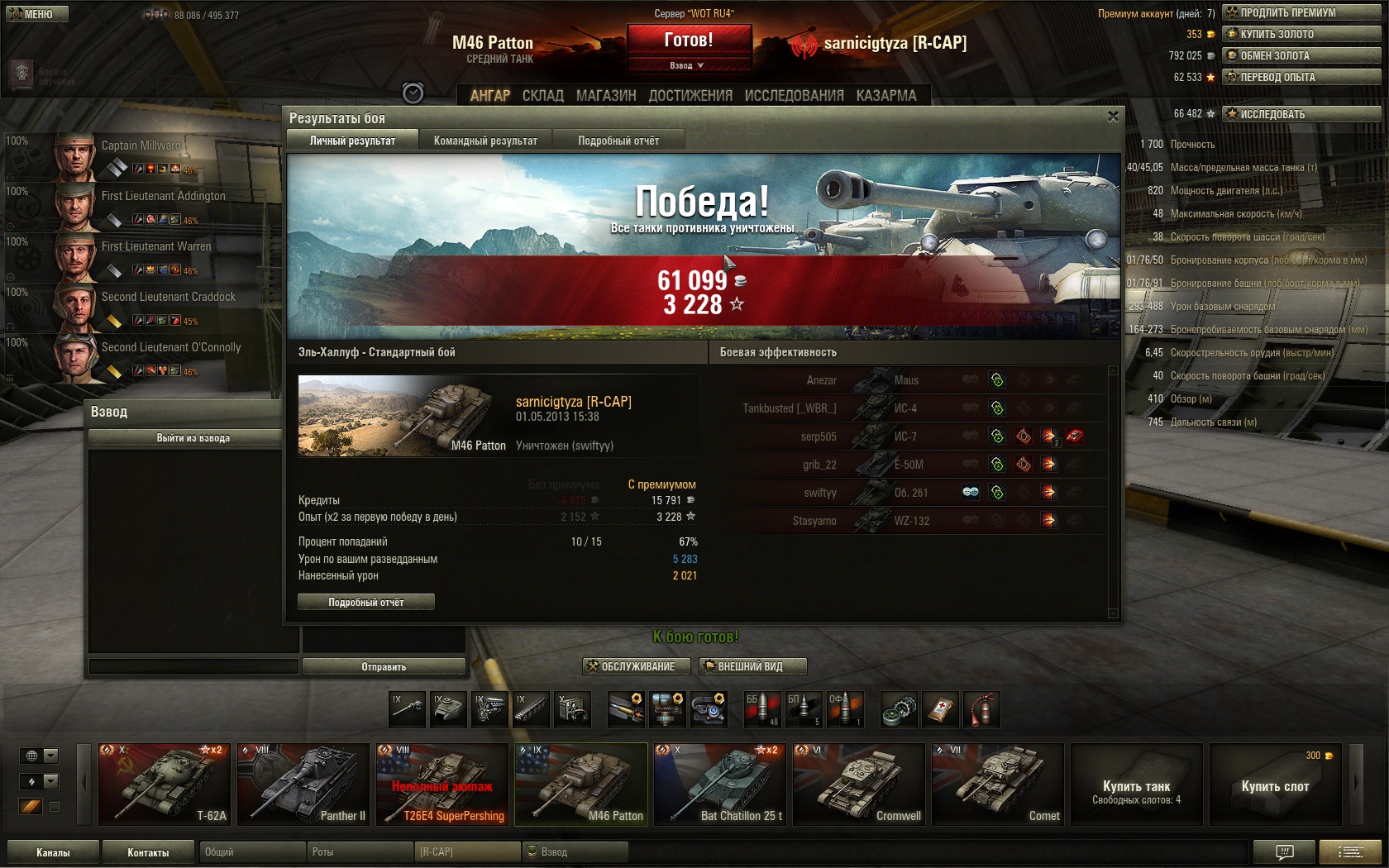This screenshot has height=868, width=1389.
Task: Open the Подробный отчёт tab
Action: coord(618,141)
